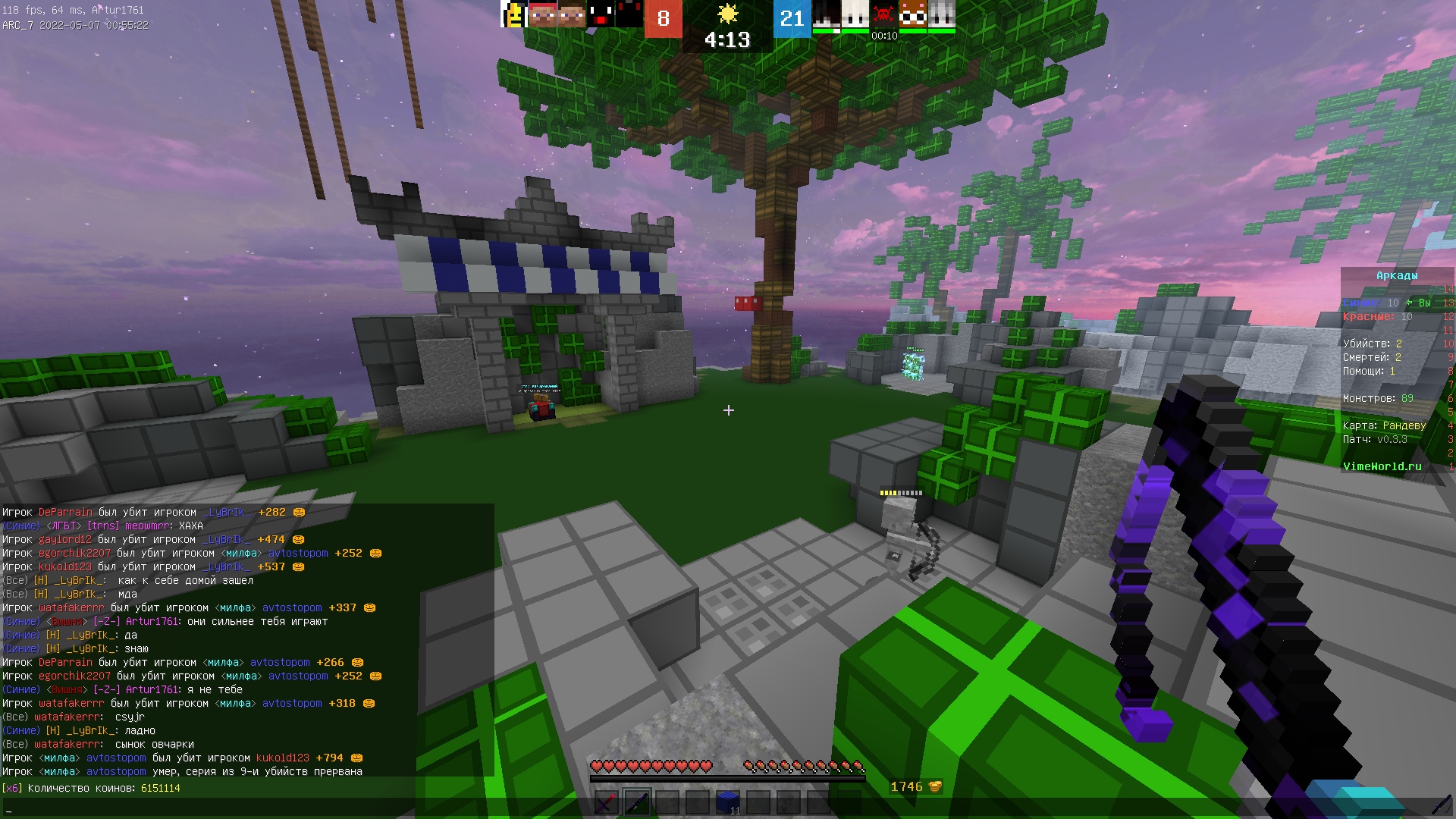This screenshot has height=819, width=1456.
Task: Click the last drumstick hunger icon
Action: click(x=859, y=766)
